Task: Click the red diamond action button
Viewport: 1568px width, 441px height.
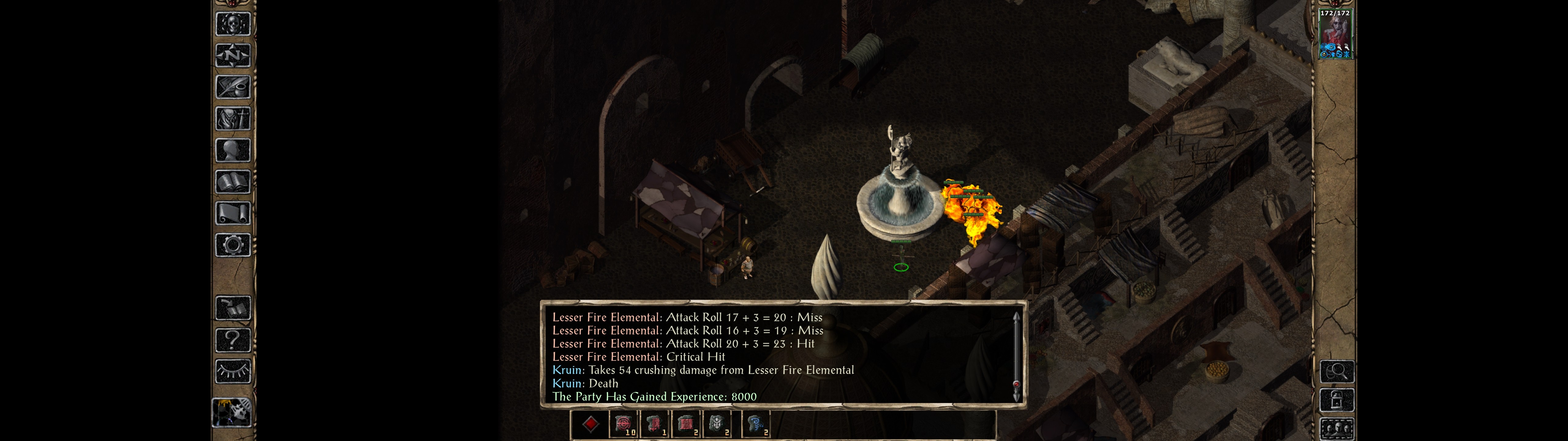Action: click(590, 424)
